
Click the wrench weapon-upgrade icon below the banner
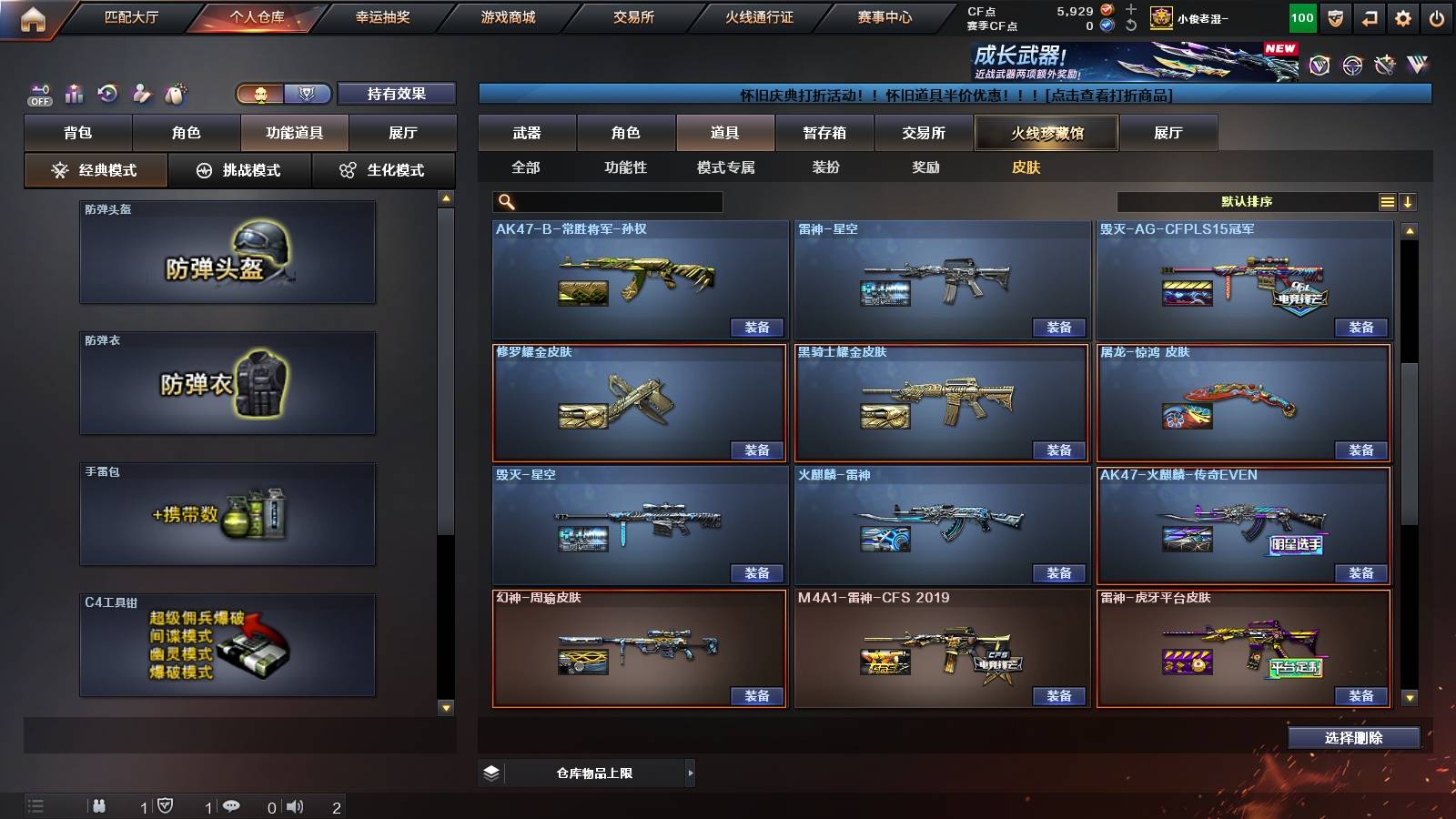[x=1384, y=64]
